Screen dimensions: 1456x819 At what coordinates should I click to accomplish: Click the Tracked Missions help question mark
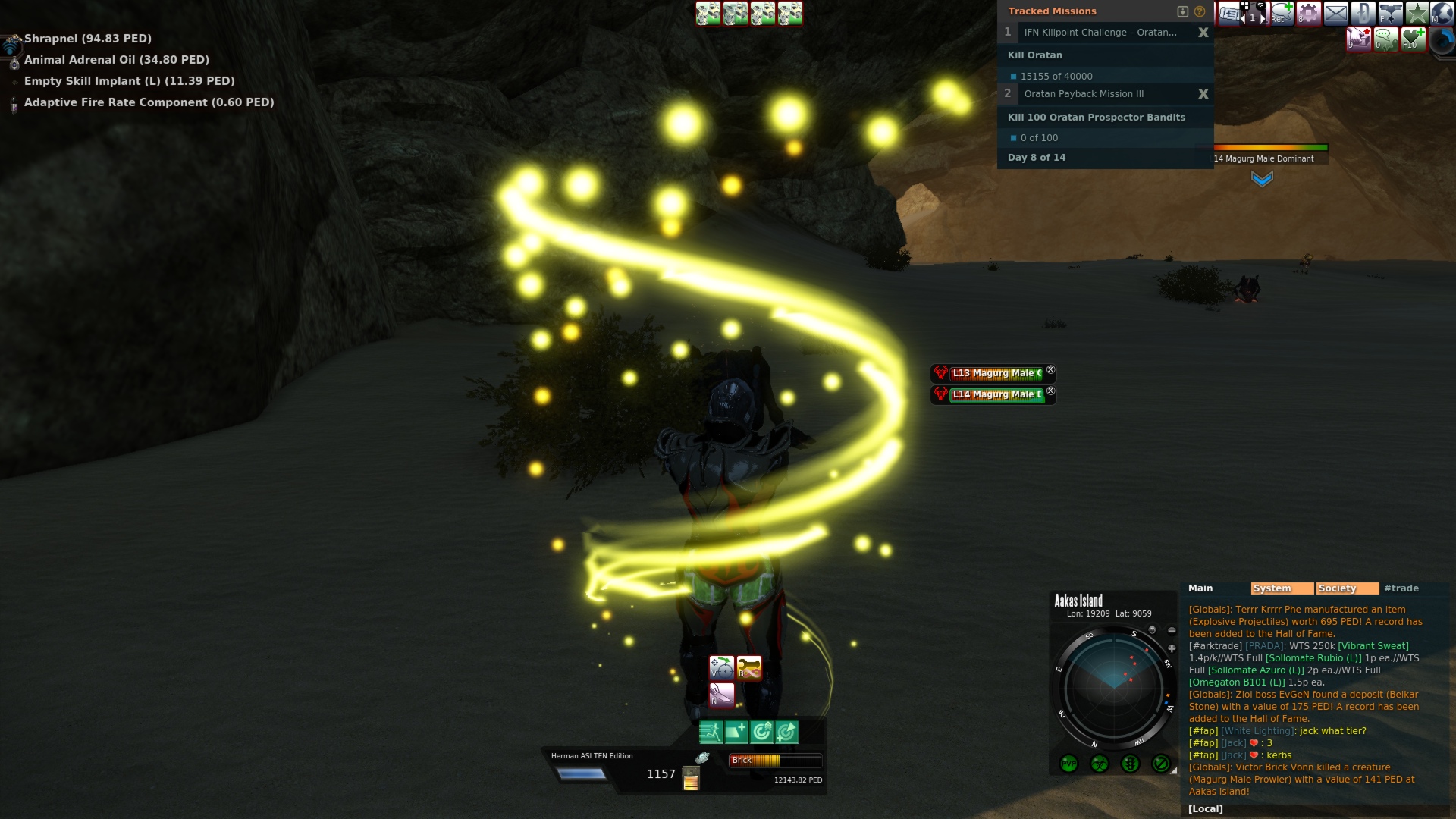click(1200, 11)
